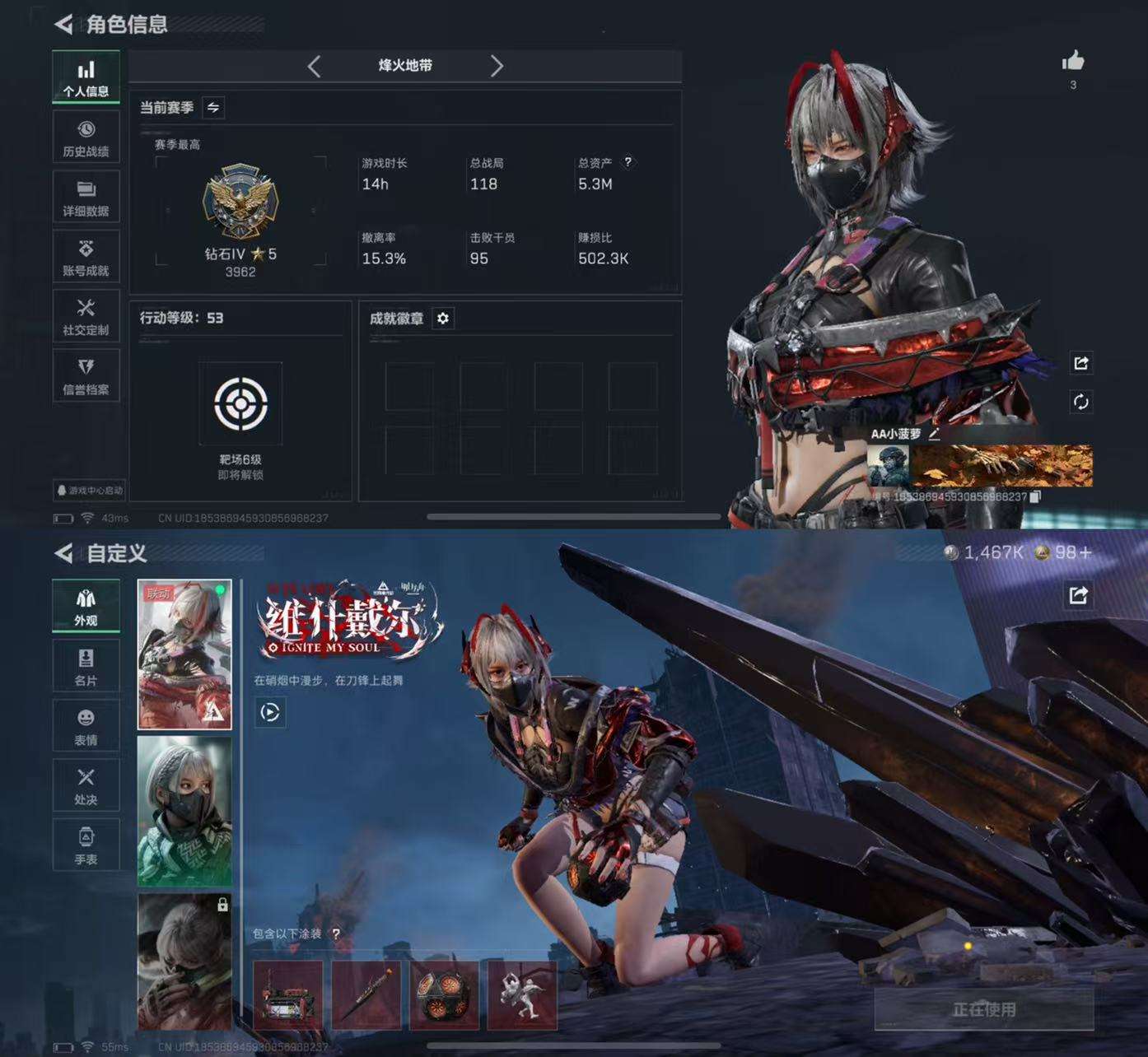1148x1057 pixels.
Task: Launch via the 游戏中心启动 button
Action: pyautogui.click(x=87, y=491)
